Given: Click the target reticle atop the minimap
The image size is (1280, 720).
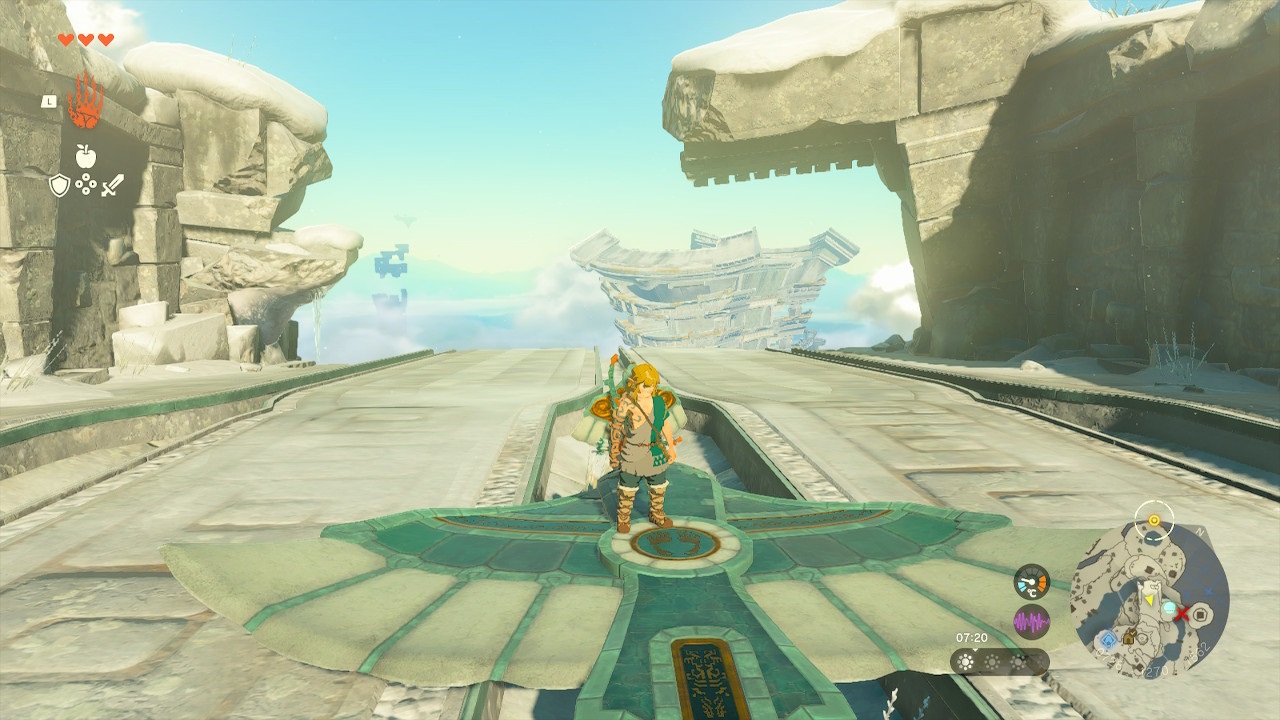Looking at the screenshot, I should [x=1155, y=519].
